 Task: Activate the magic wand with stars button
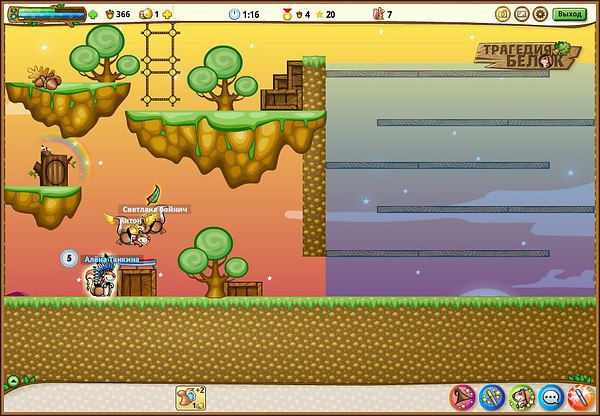pyautogui.click(x=491, y=397)
